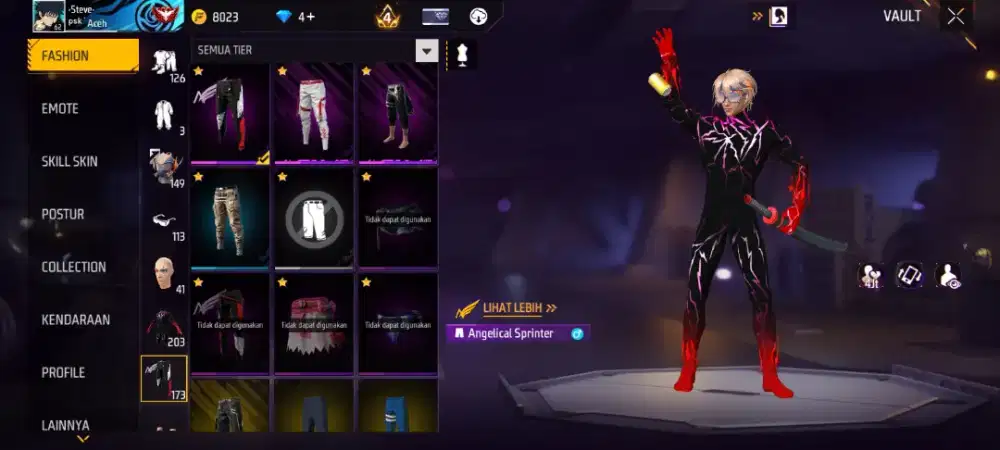The height and width of the screenshot is (450, 1000).
Task: Choose the bald head face category
Action: [164, 273]
